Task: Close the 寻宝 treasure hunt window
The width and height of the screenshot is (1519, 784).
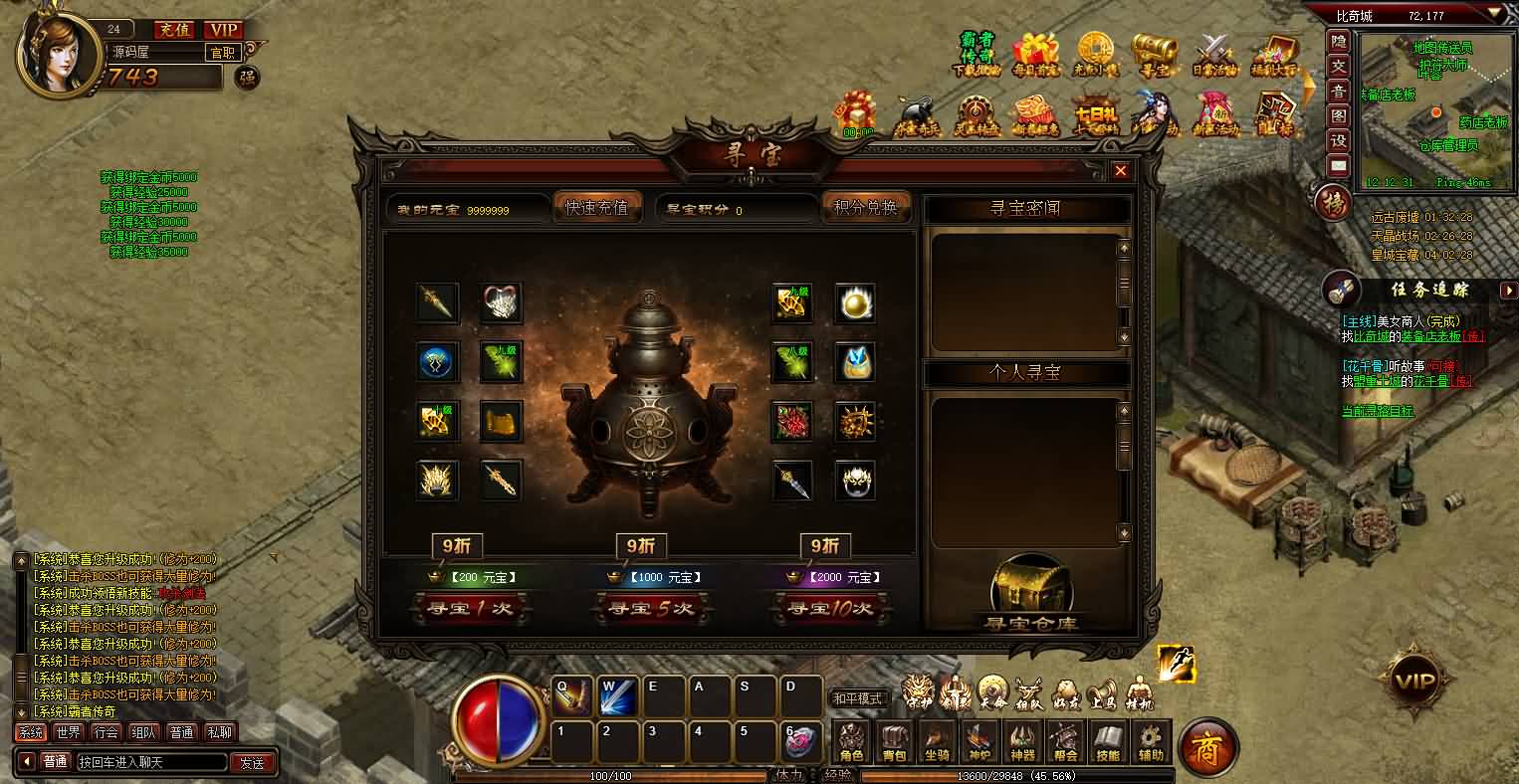Action: [x=1121, y=171]
